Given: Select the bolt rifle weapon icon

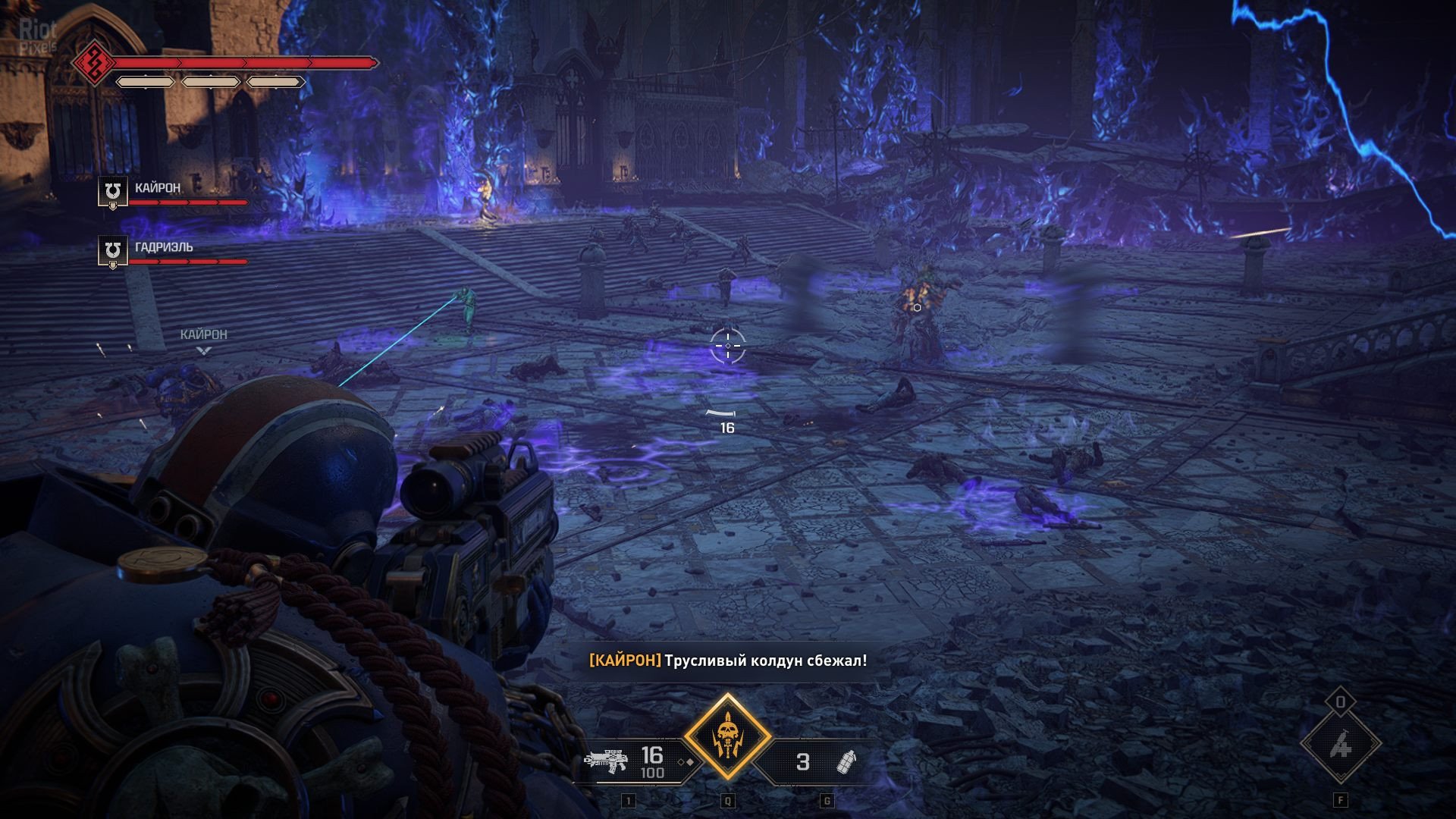Looking at the screenshot, I should pyautogui.click(x=606, y=761).
